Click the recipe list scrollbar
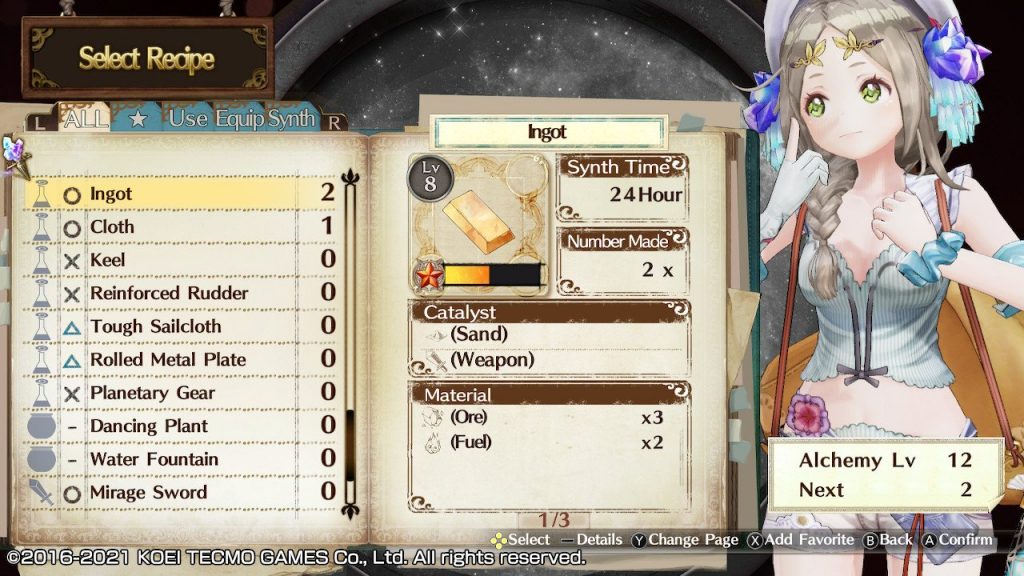Image resolution: width=1024 pixels, height=576 pixels. tap(350, 340)
